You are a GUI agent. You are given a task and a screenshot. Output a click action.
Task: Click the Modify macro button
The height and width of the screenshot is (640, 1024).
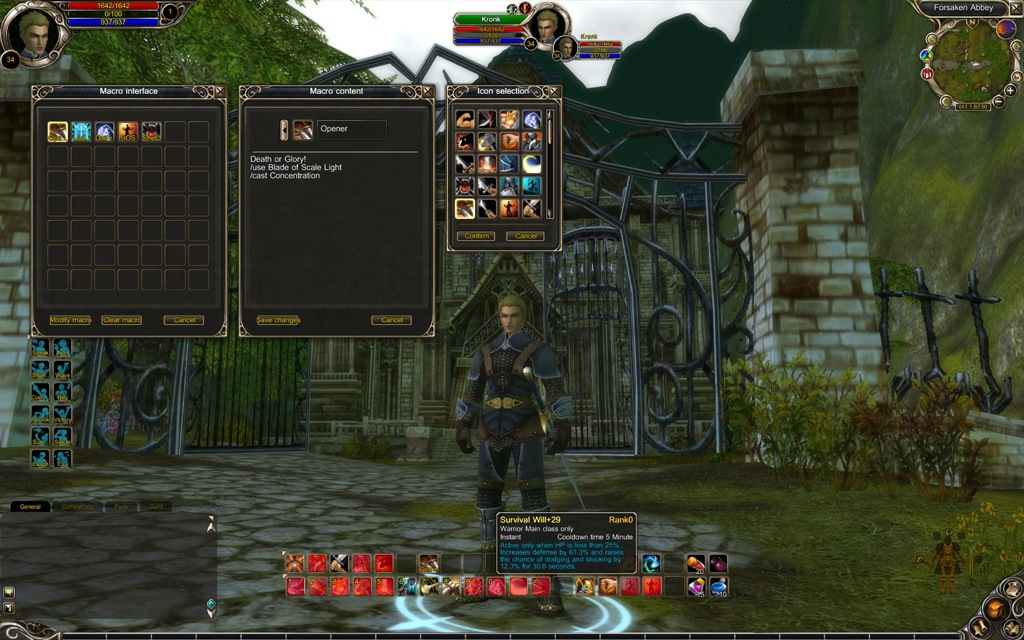click(70, 320)
